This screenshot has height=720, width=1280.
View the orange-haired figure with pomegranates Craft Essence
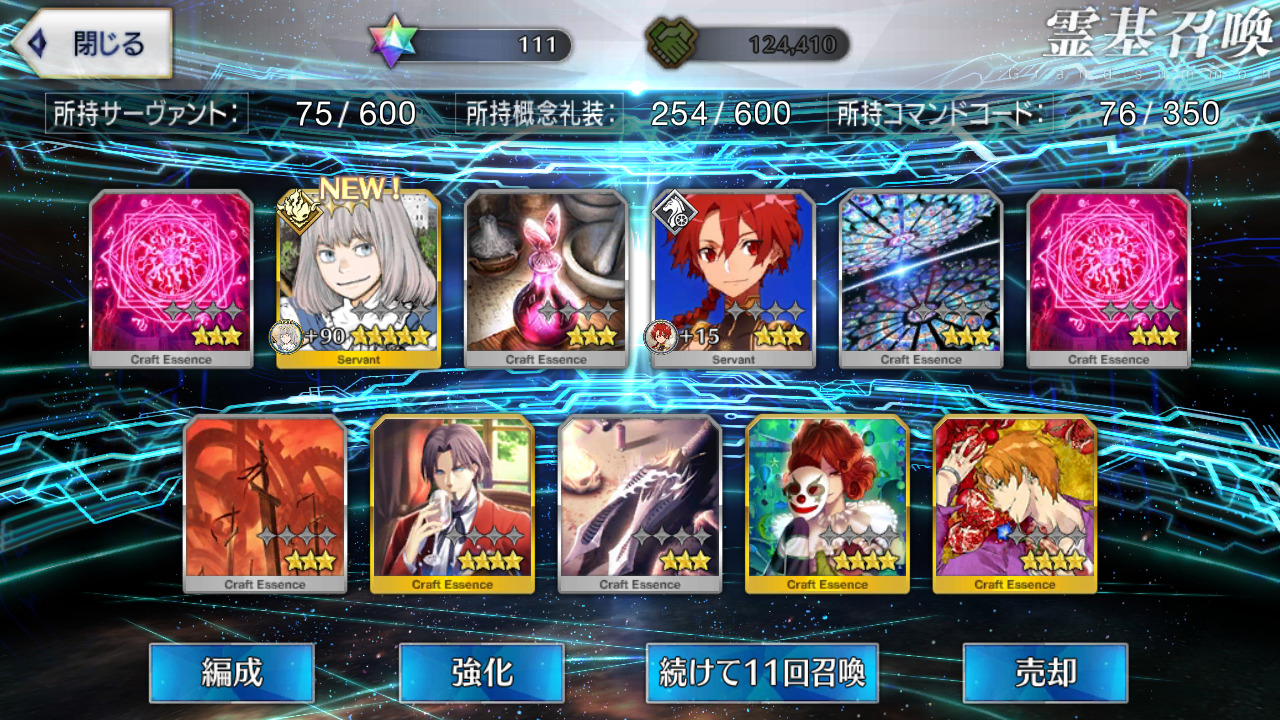tap(1015, 504)
